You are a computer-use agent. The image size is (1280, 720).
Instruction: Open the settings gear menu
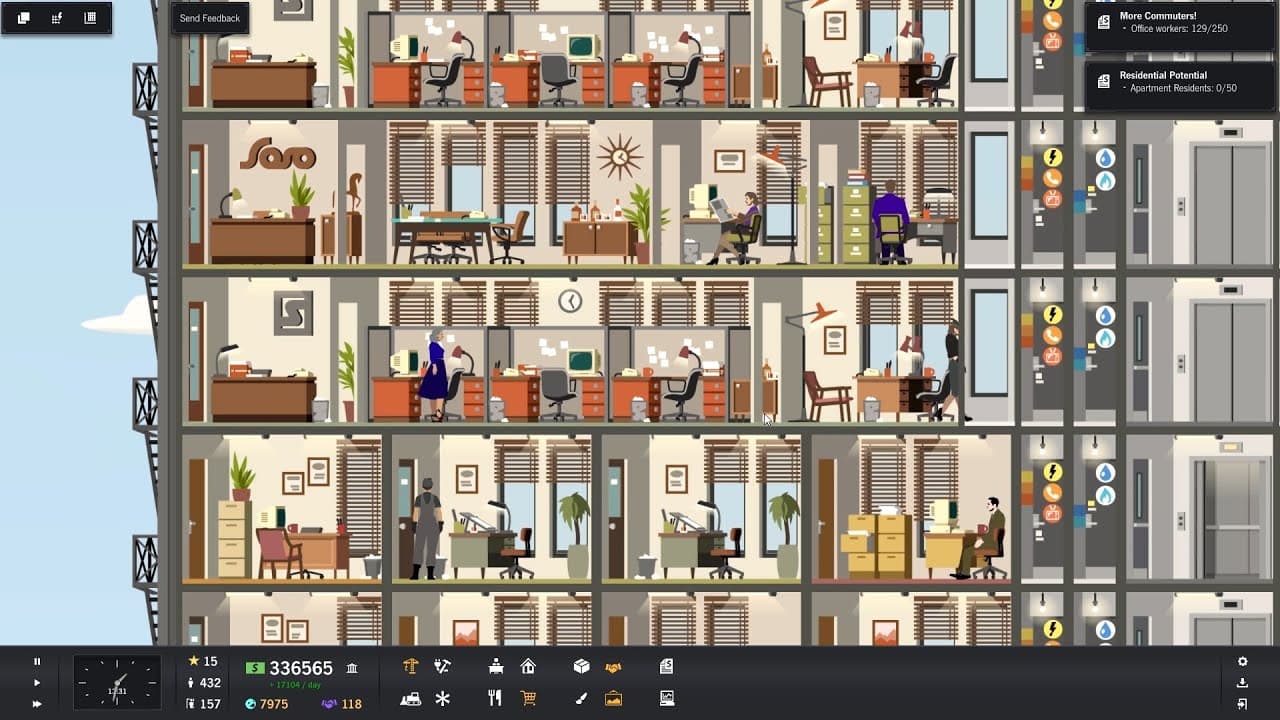[1242, 661]
